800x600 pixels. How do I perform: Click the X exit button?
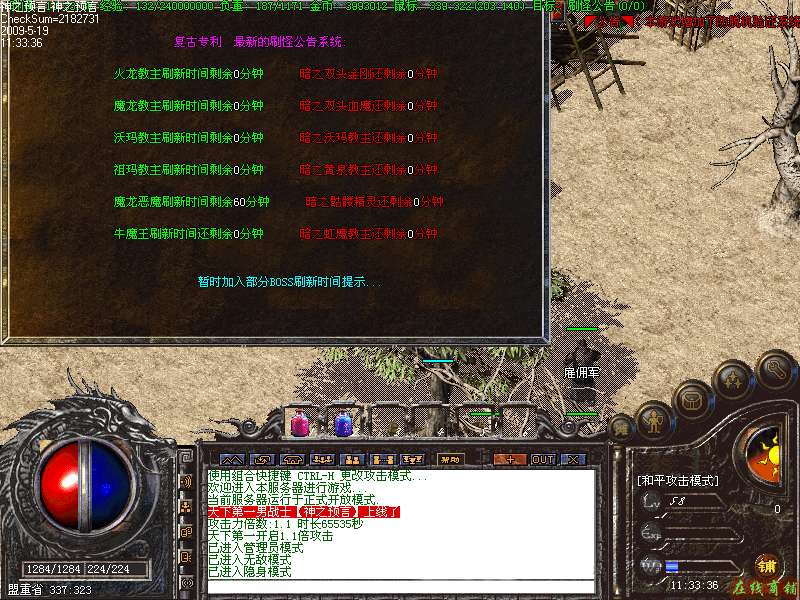[573, 459]
